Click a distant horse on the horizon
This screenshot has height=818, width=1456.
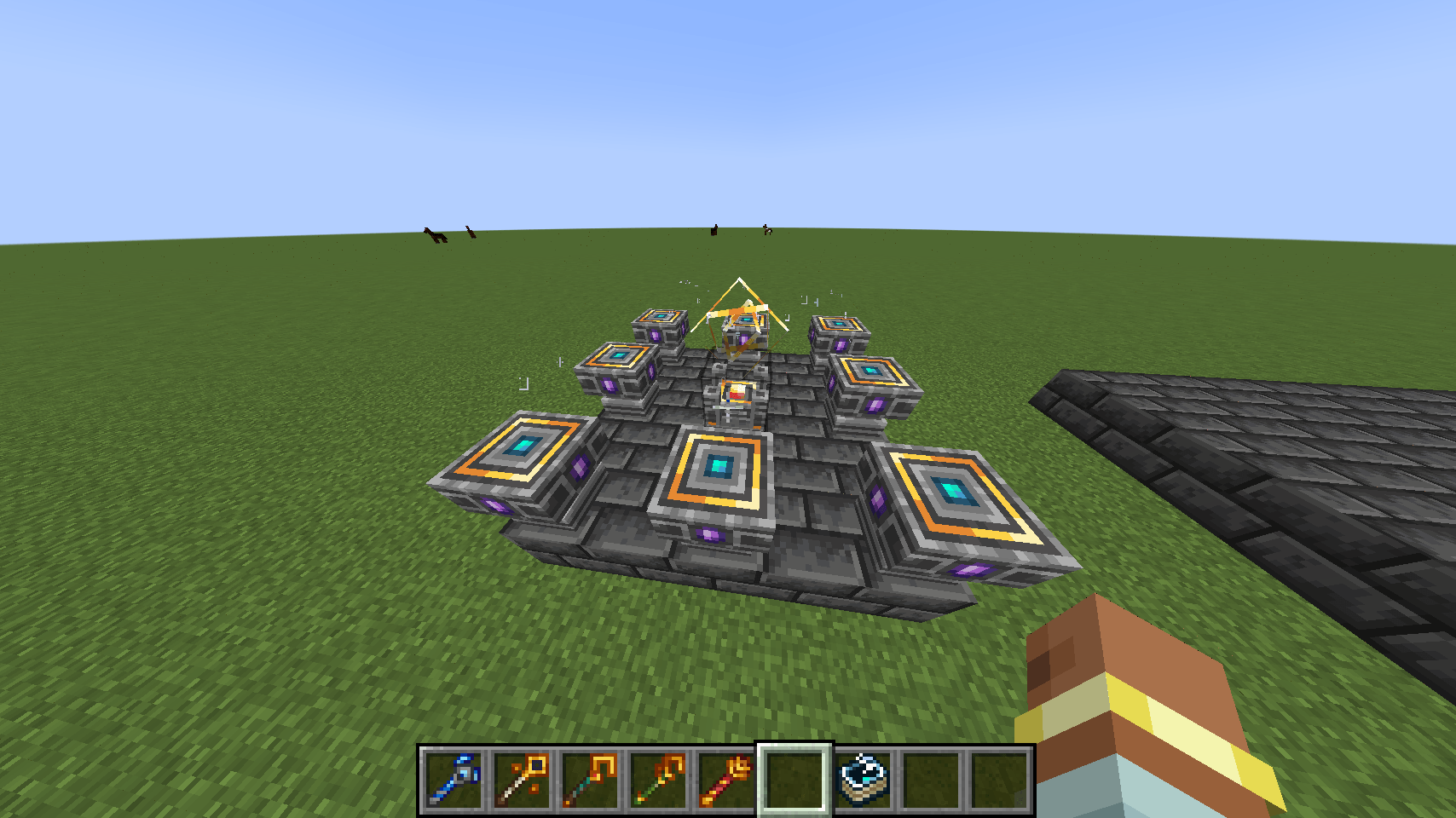436,236
